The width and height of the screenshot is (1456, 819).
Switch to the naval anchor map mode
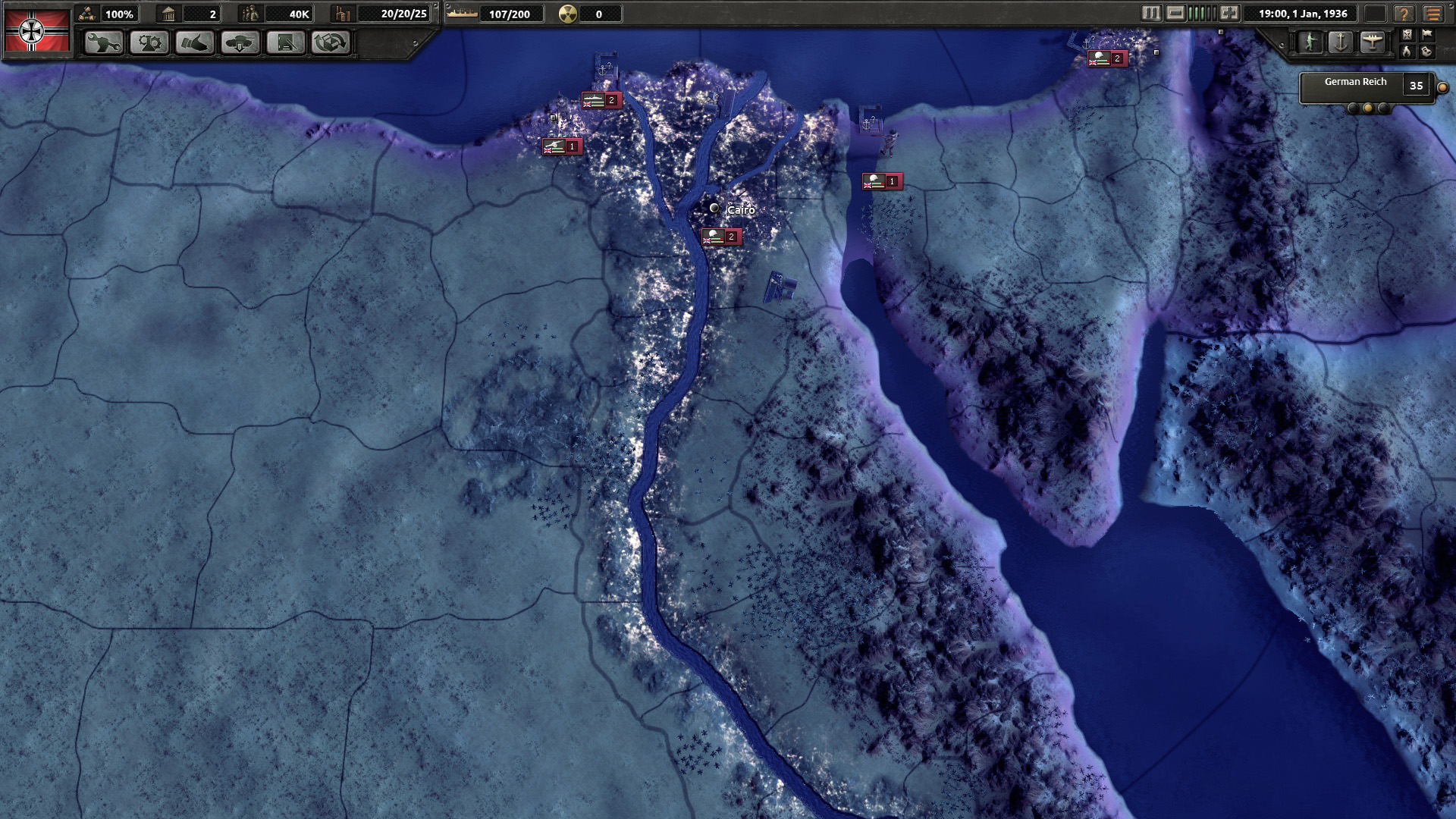tap(1341, 42)
